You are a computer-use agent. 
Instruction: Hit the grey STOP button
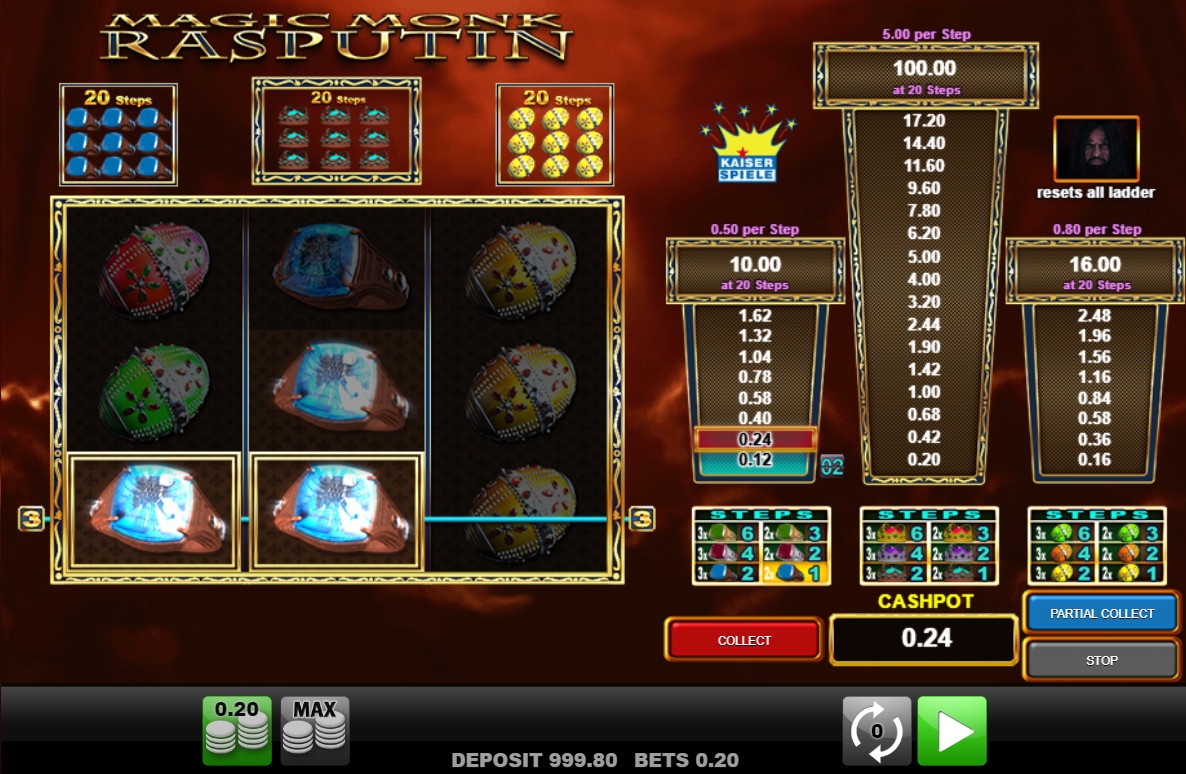(x=1101, y=660)
